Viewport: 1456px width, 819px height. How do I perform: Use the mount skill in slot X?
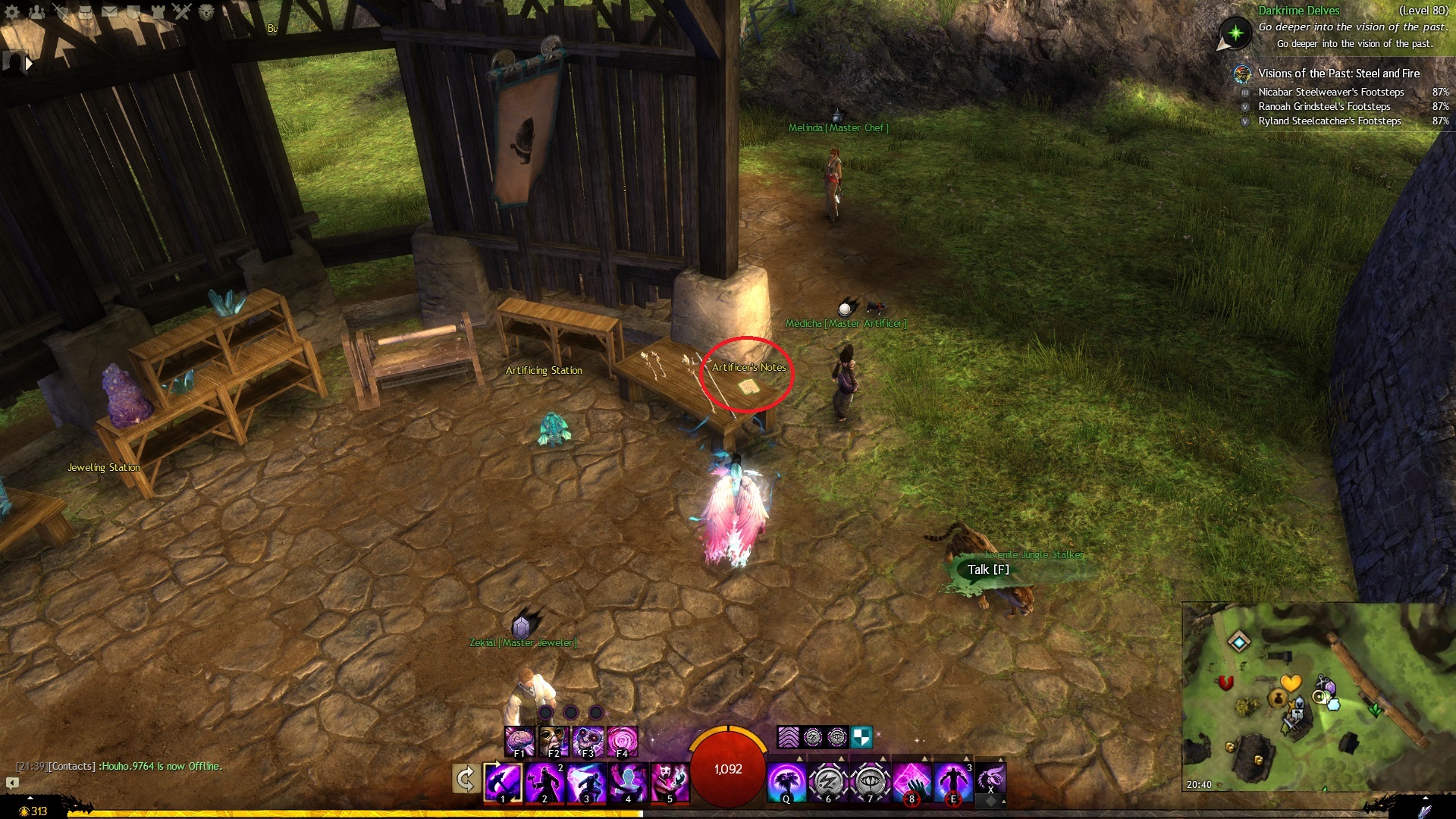990,779
